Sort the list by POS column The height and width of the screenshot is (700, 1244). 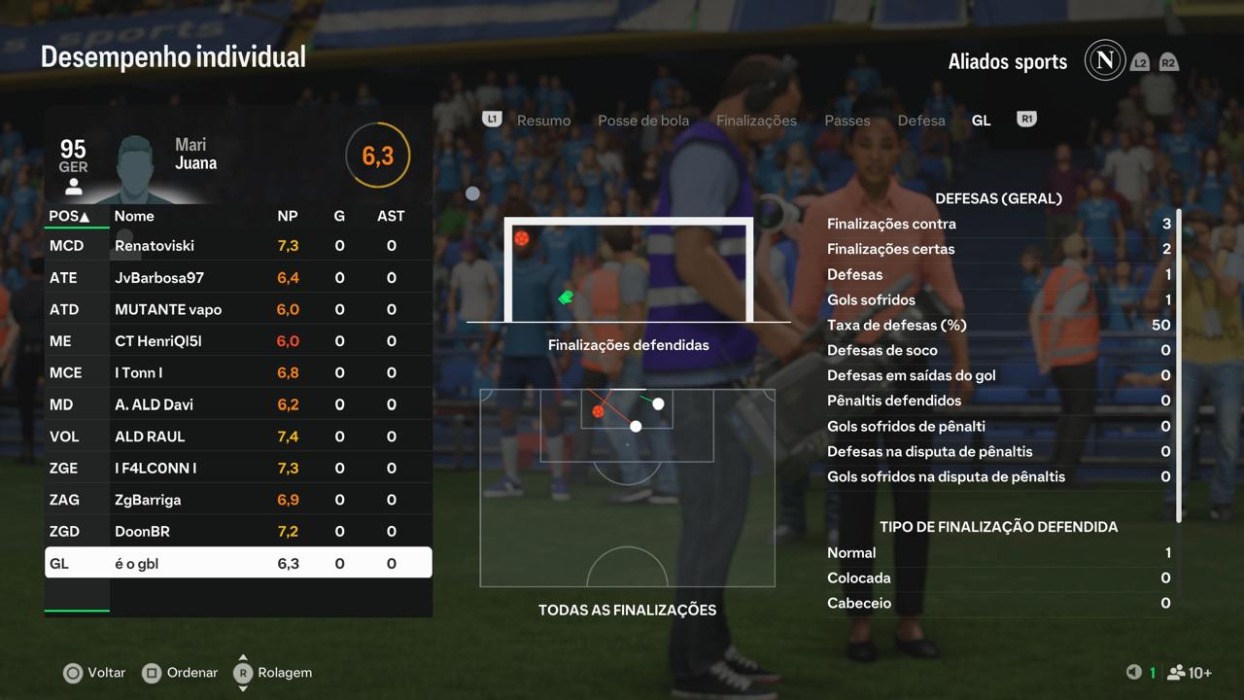click(69, 216)
